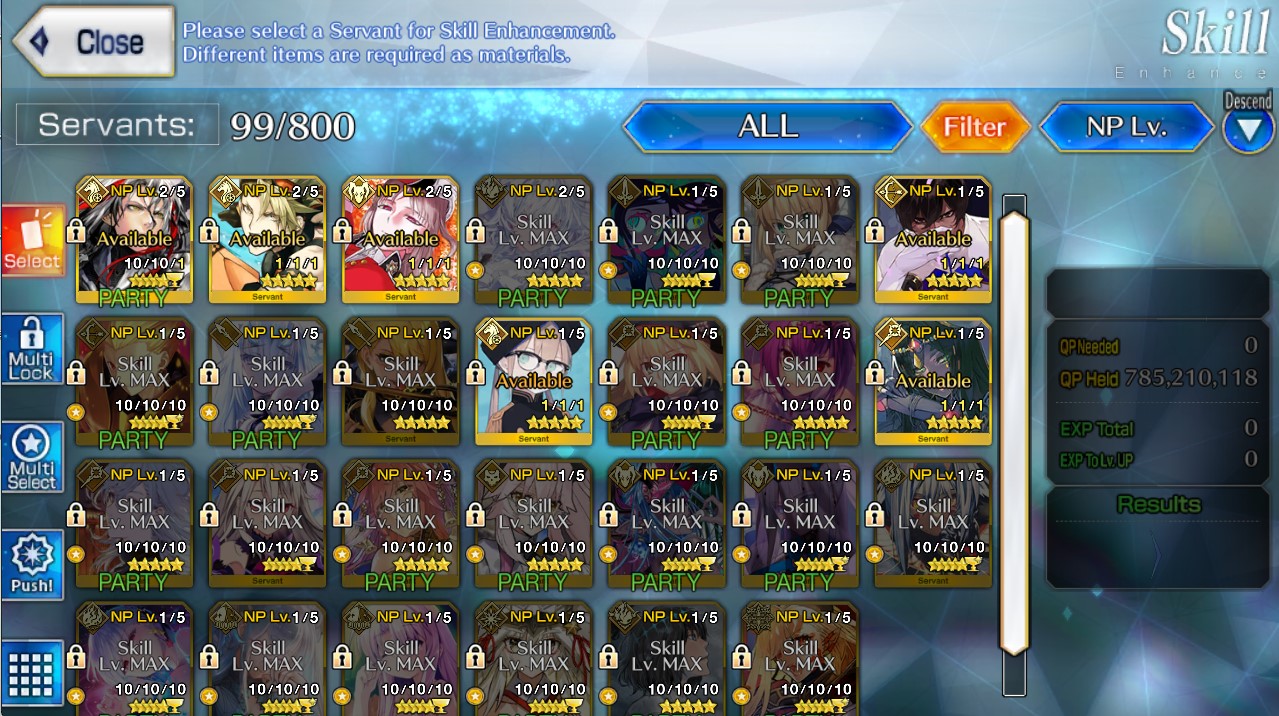Activate the Multi Lock button

point(33,349)
